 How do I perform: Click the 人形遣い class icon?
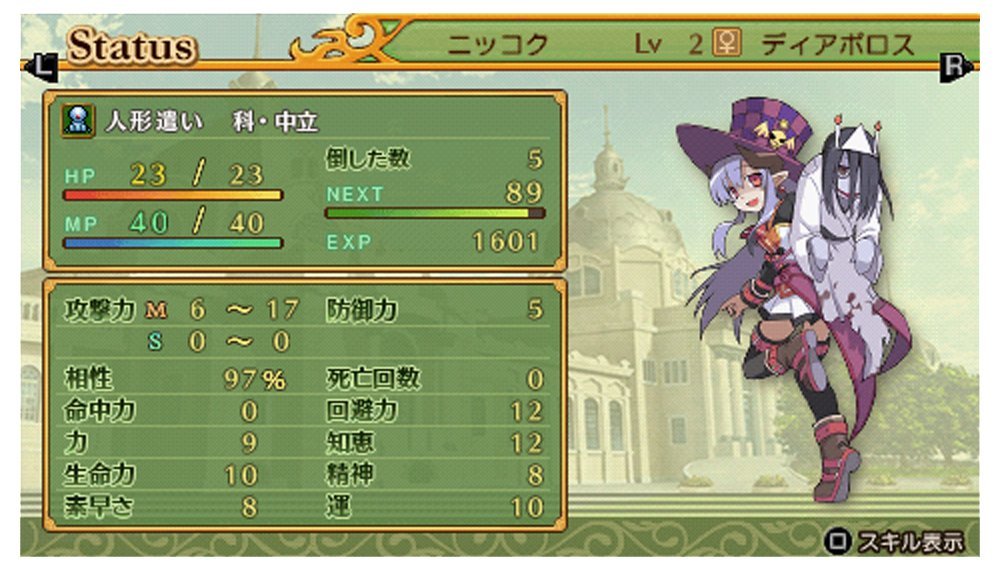(76, 121)
